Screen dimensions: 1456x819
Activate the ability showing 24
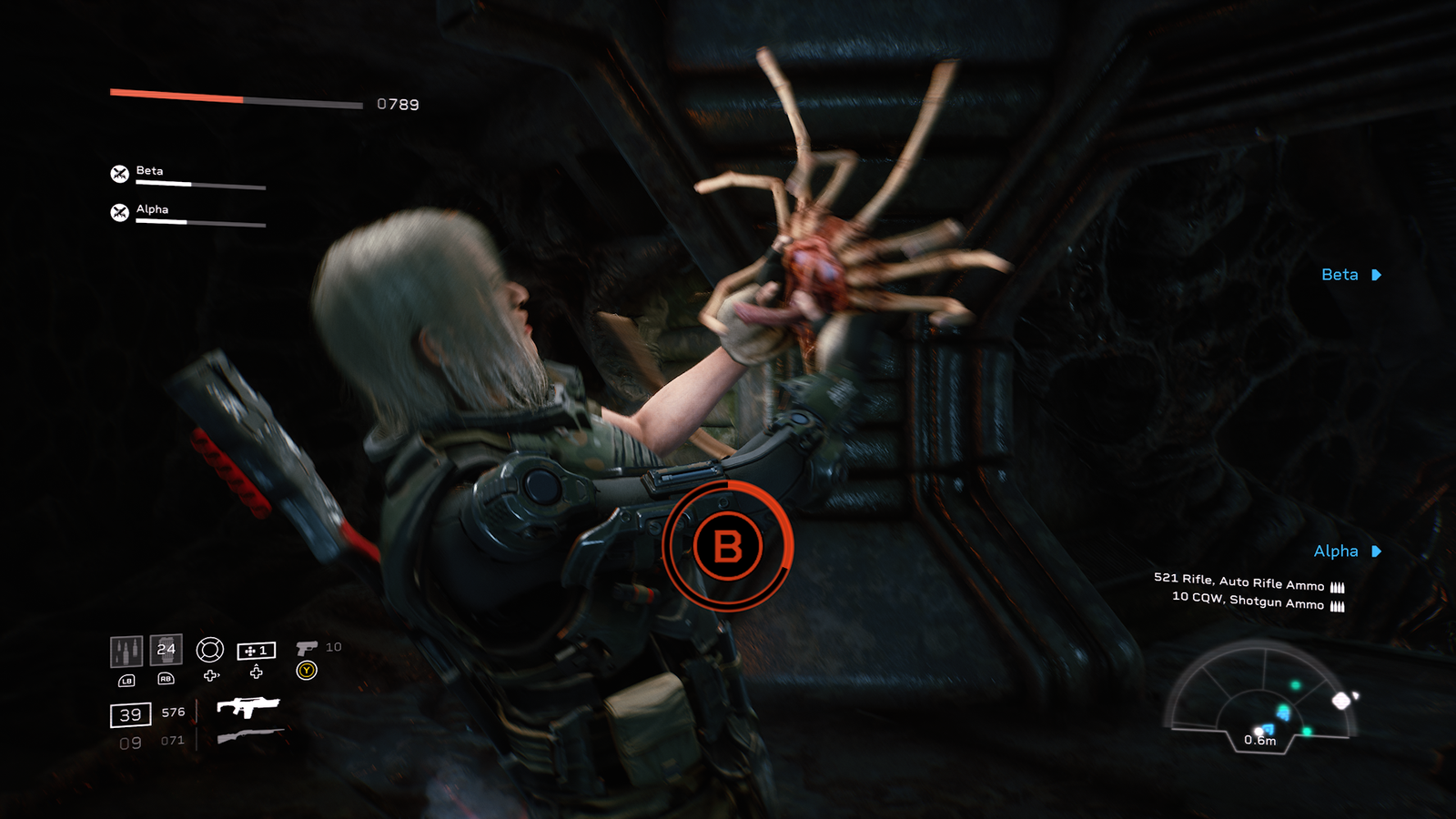pyautogui.click(x=166, y=649)
